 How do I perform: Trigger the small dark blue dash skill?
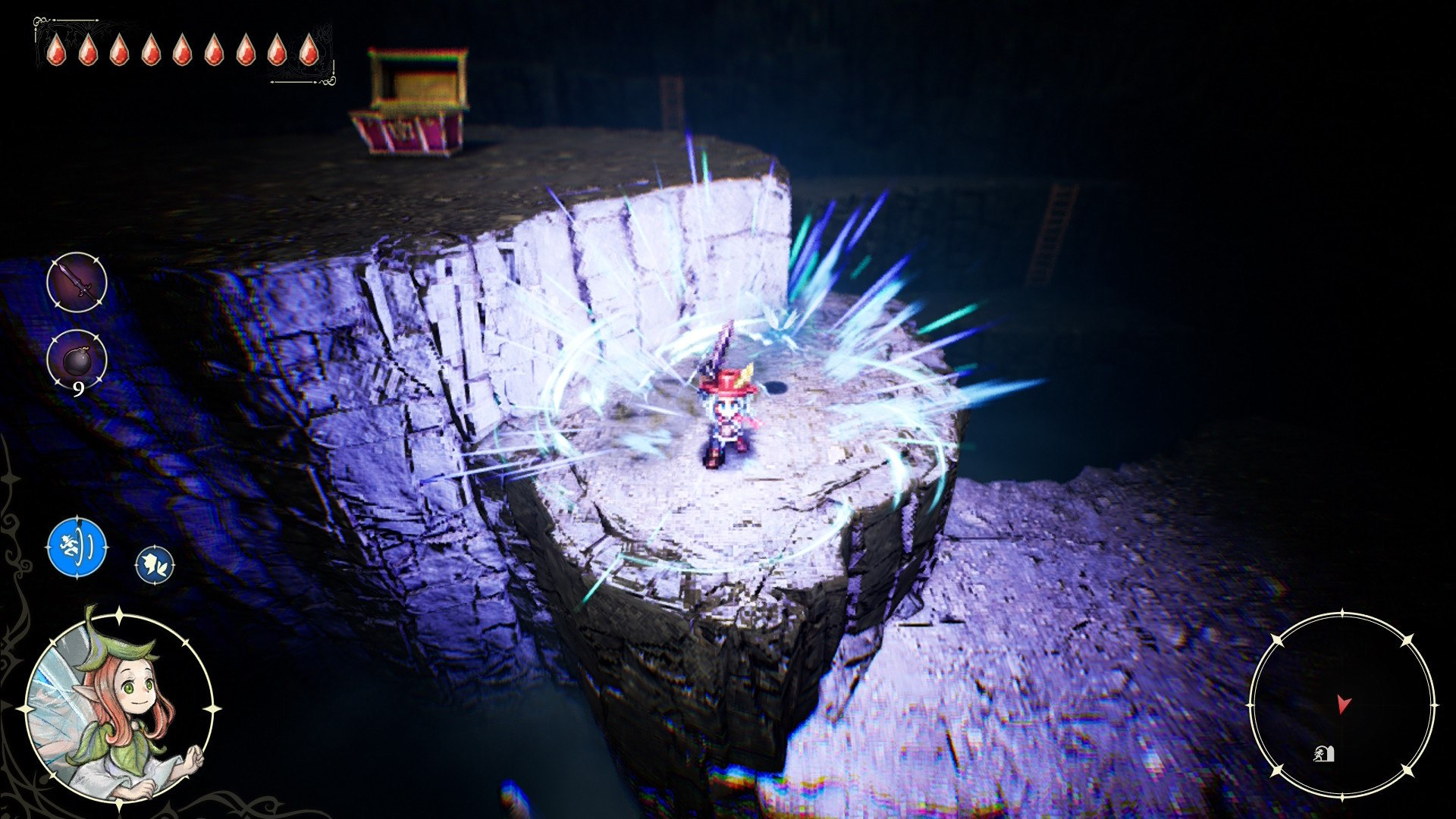coord(155,566)
